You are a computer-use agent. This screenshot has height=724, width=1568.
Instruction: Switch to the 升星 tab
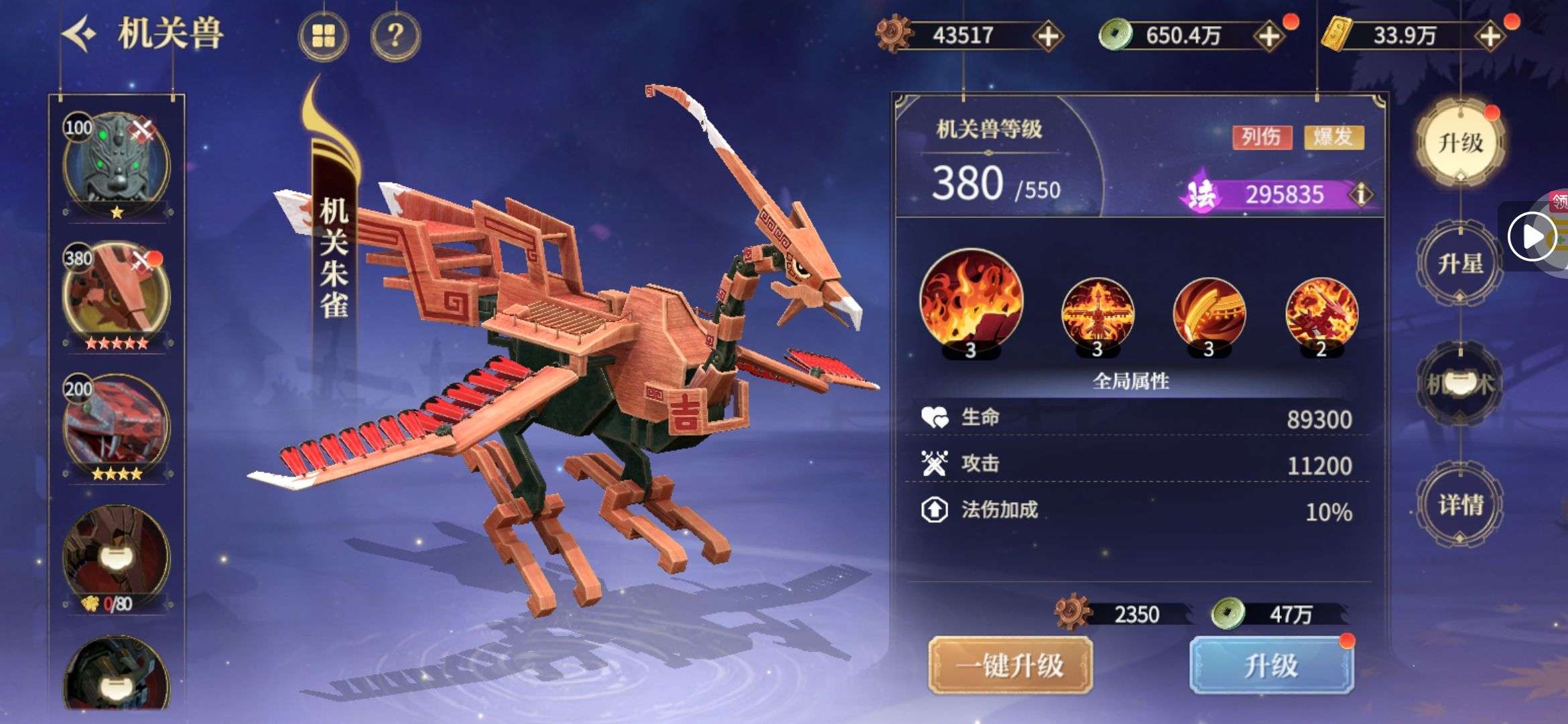(1460, 264)
